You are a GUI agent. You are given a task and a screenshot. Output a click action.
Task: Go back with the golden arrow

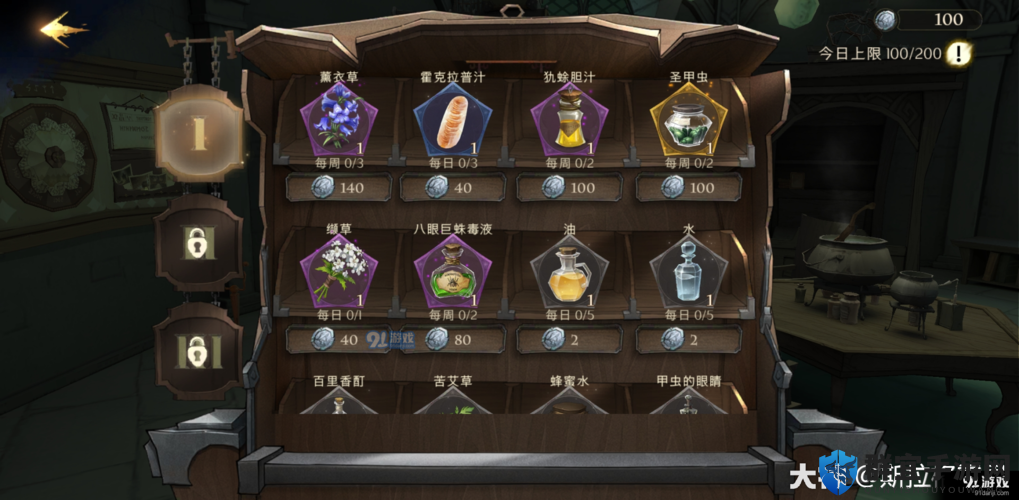[63, 29]
